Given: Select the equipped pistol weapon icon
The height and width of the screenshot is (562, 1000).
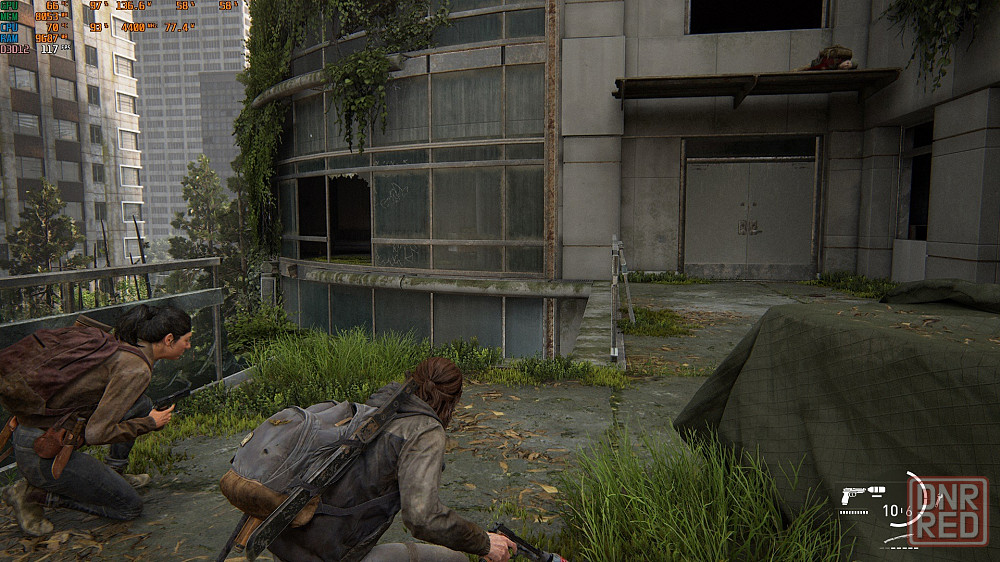Looking at the screenshot, I should [x=851, y=494].
